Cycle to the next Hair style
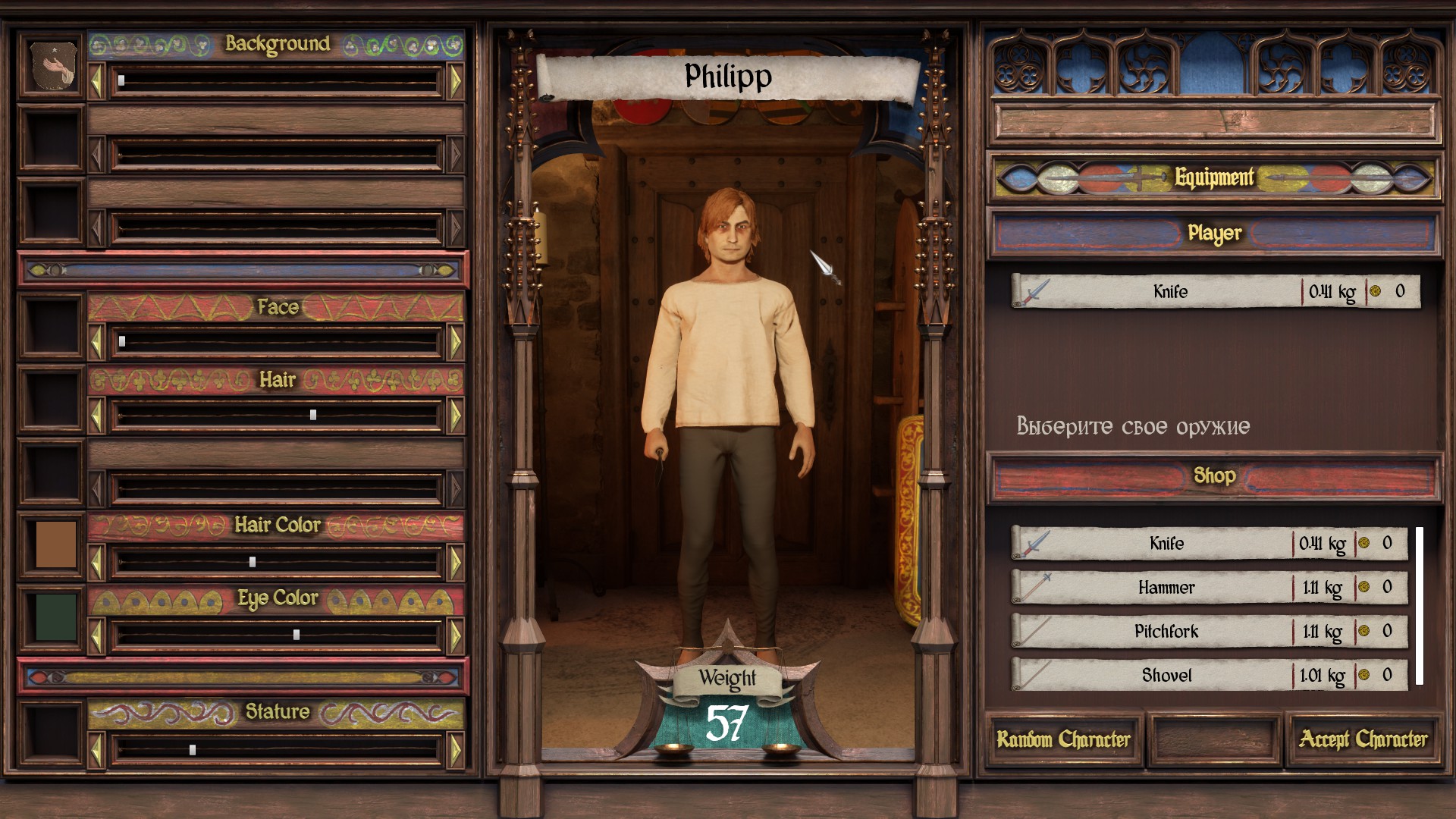 point(456,416)
